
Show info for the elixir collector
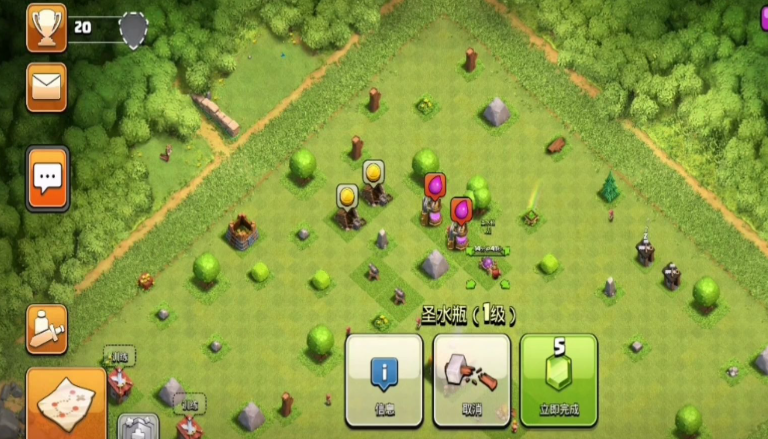coord(384,379)
